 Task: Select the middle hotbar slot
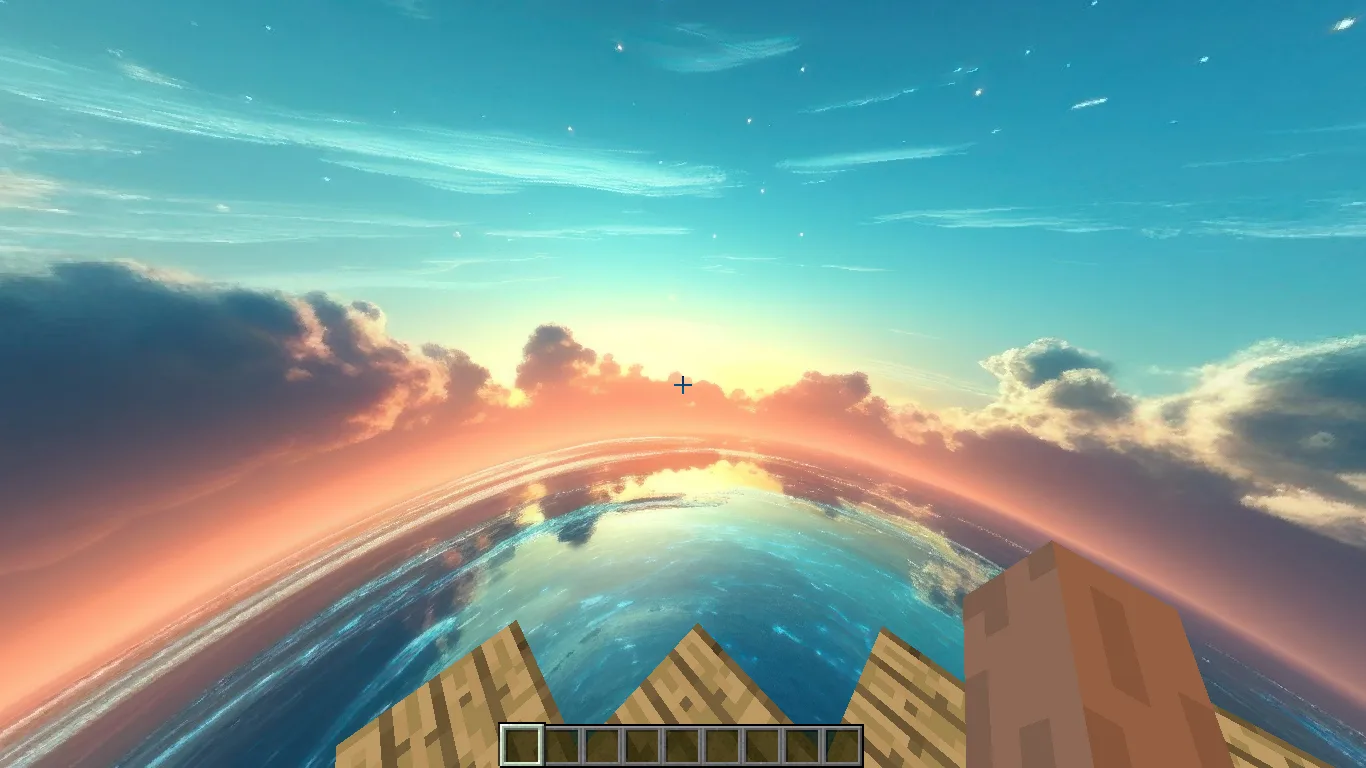pos(682,745)
